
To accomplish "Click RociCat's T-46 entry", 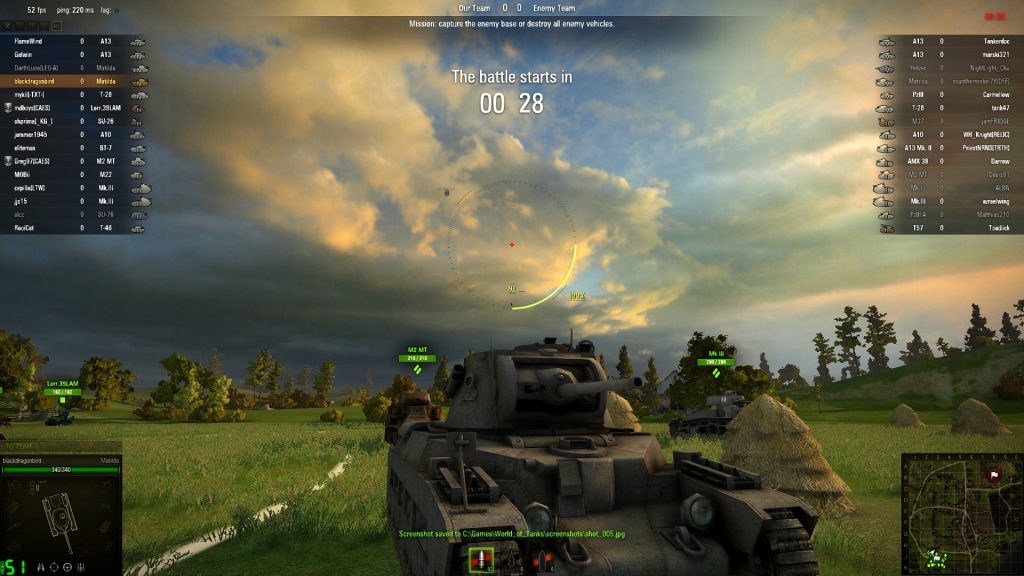I will [x=76, y=228].
